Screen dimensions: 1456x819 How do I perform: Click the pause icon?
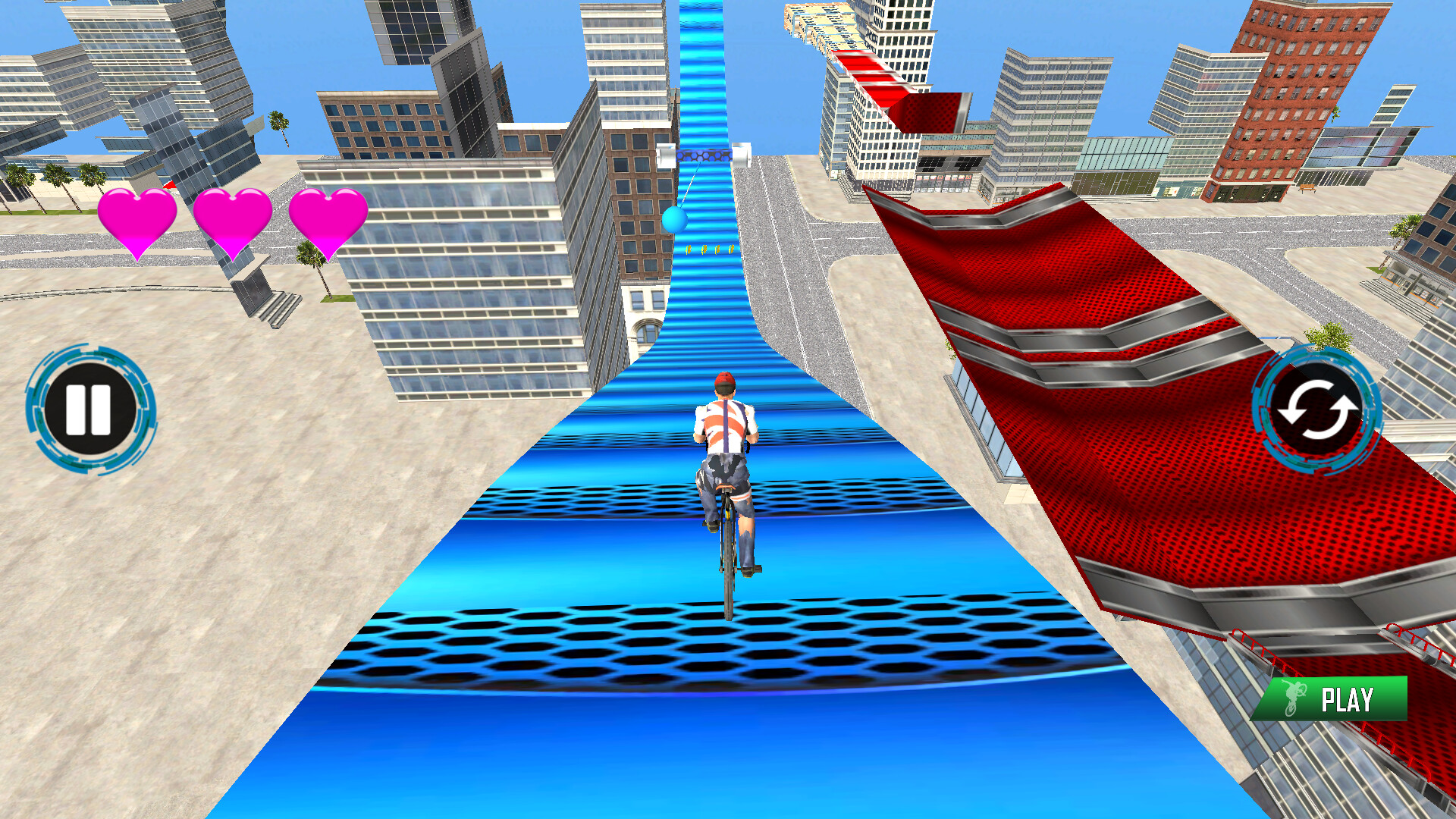click(x=90, y=409)
